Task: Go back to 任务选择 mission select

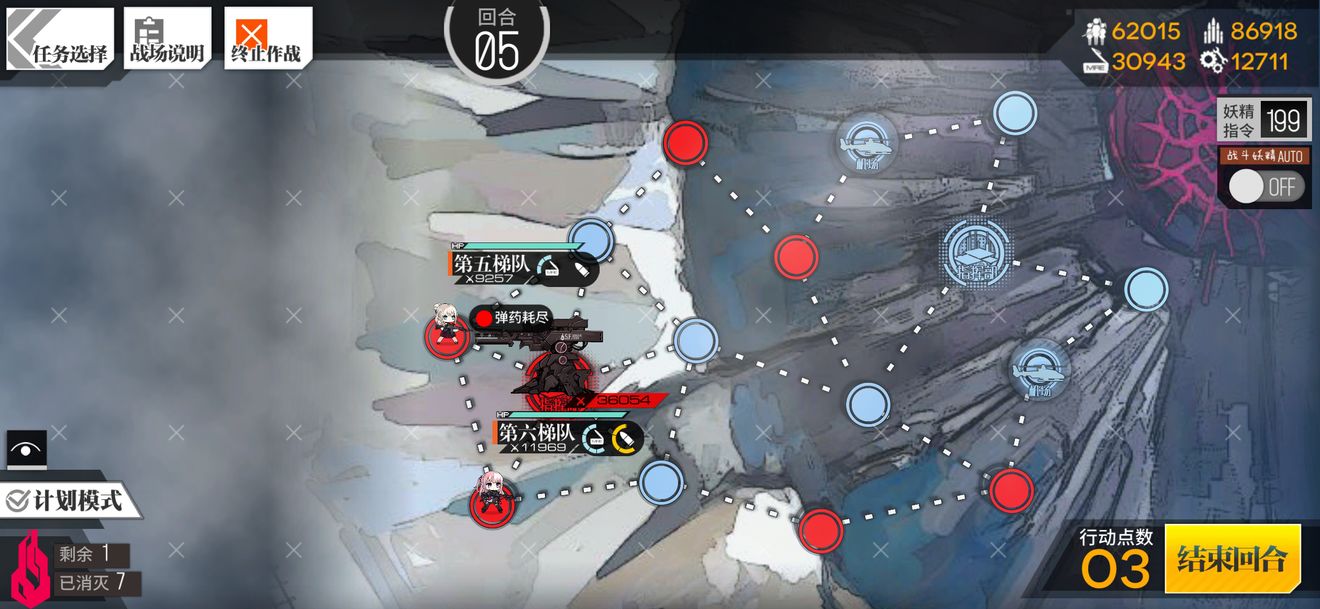Action: pos(60,40)
